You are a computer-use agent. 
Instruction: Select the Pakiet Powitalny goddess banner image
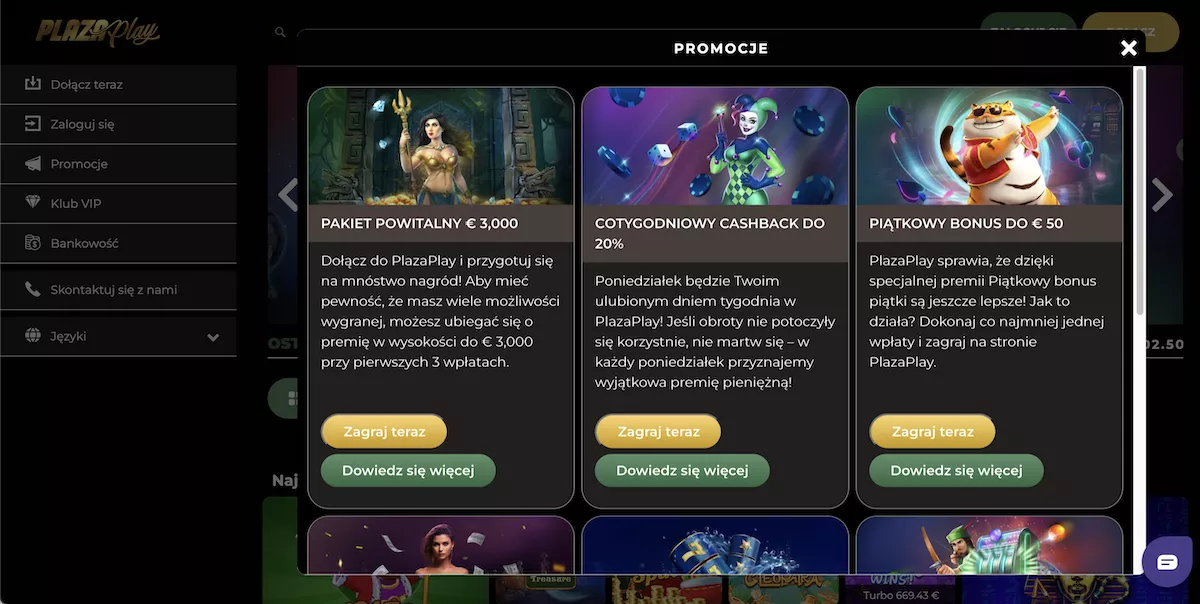[441, 146]
